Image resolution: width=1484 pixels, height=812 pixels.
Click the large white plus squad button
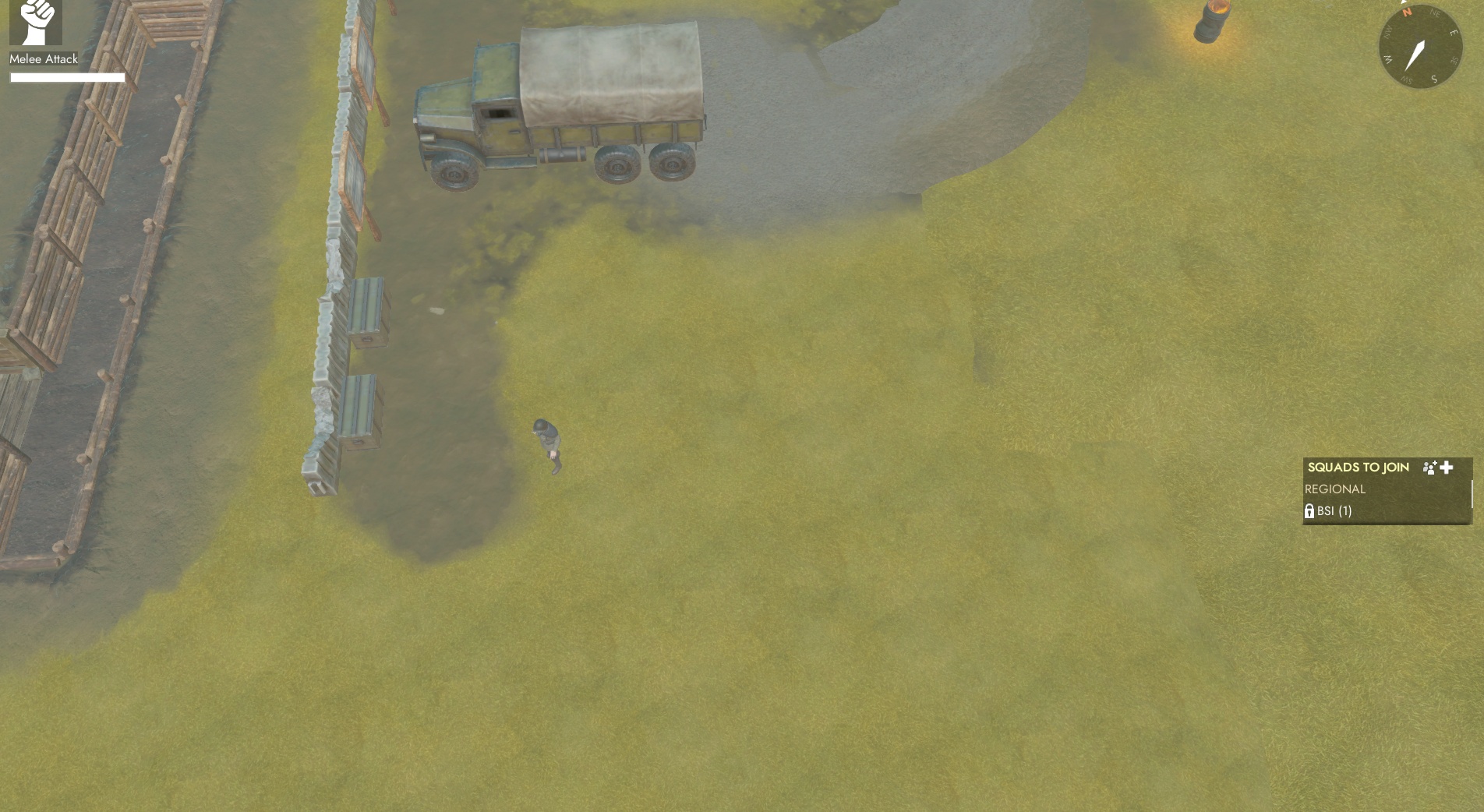pos(1447,468)
